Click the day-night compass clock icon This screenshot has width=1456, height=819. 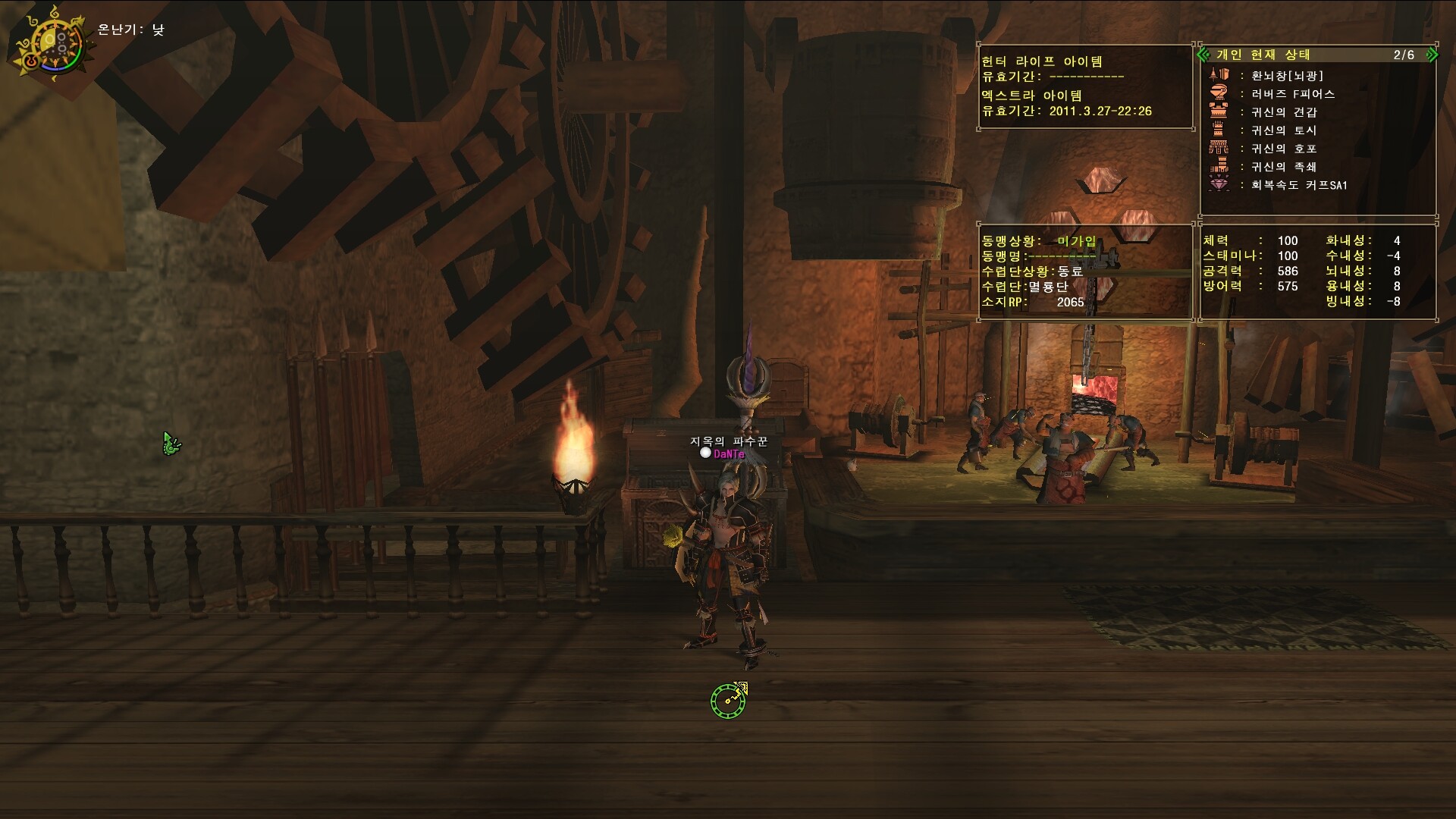pyautogui.click(x=50, y=43)
